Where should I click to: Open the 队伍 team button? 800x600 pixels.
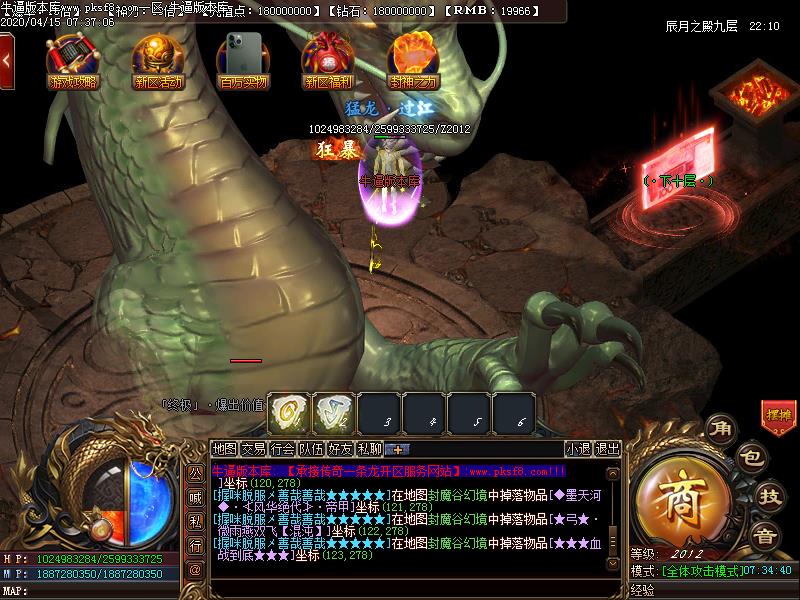(312, 449)
